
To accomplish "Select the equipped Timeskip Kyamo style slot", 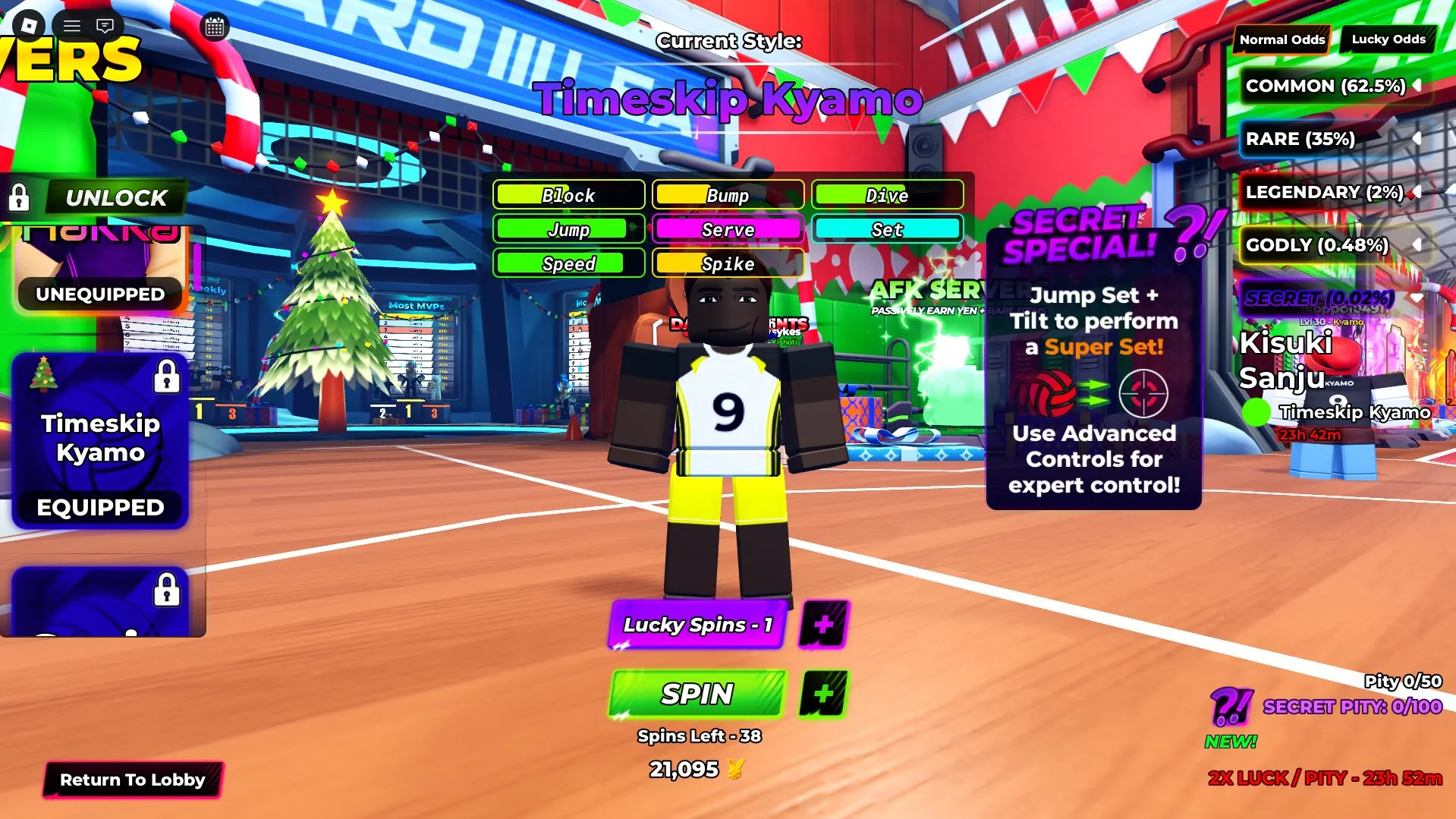I will pos(100,440).
